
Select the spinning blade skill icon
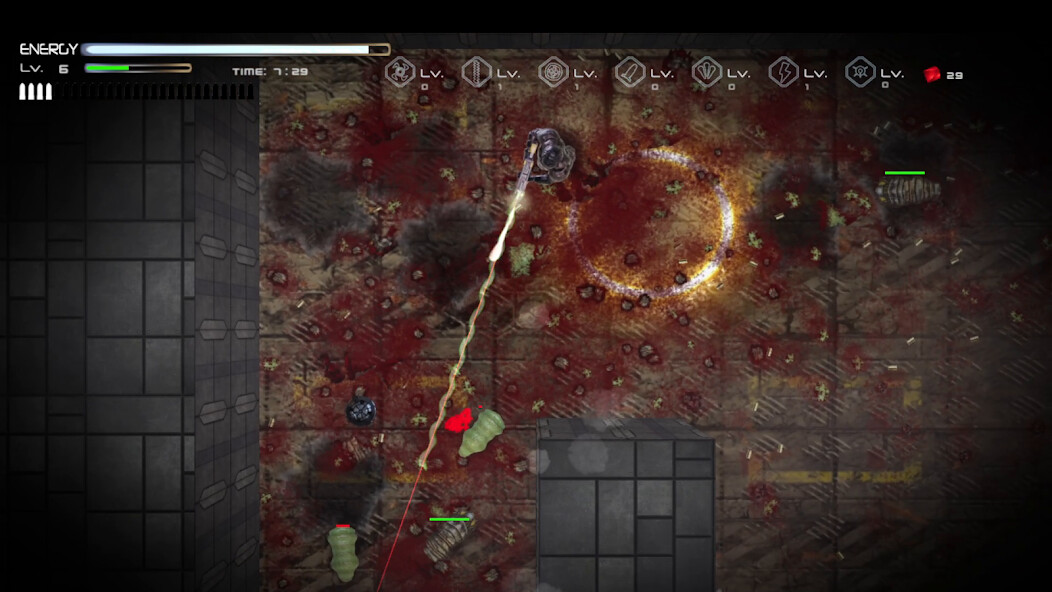[400, 72]
